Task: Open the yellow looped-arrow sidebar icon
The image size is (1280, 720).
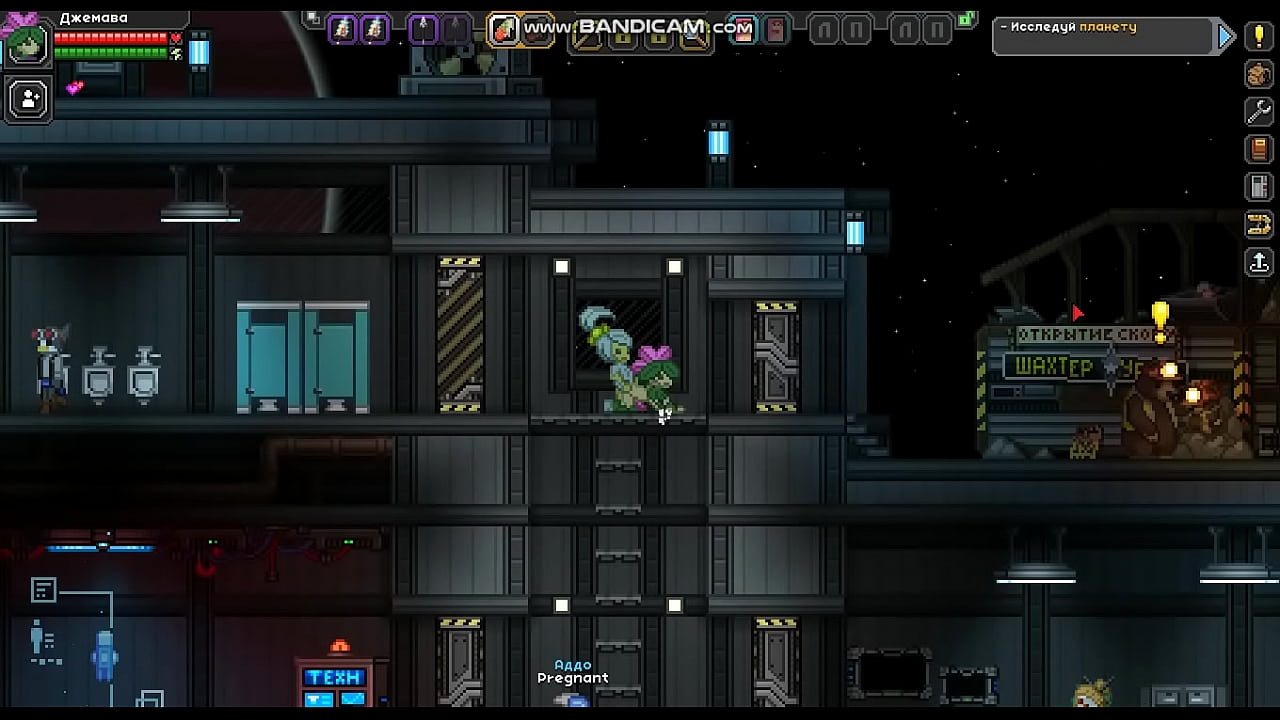Action: (1258, 224)
